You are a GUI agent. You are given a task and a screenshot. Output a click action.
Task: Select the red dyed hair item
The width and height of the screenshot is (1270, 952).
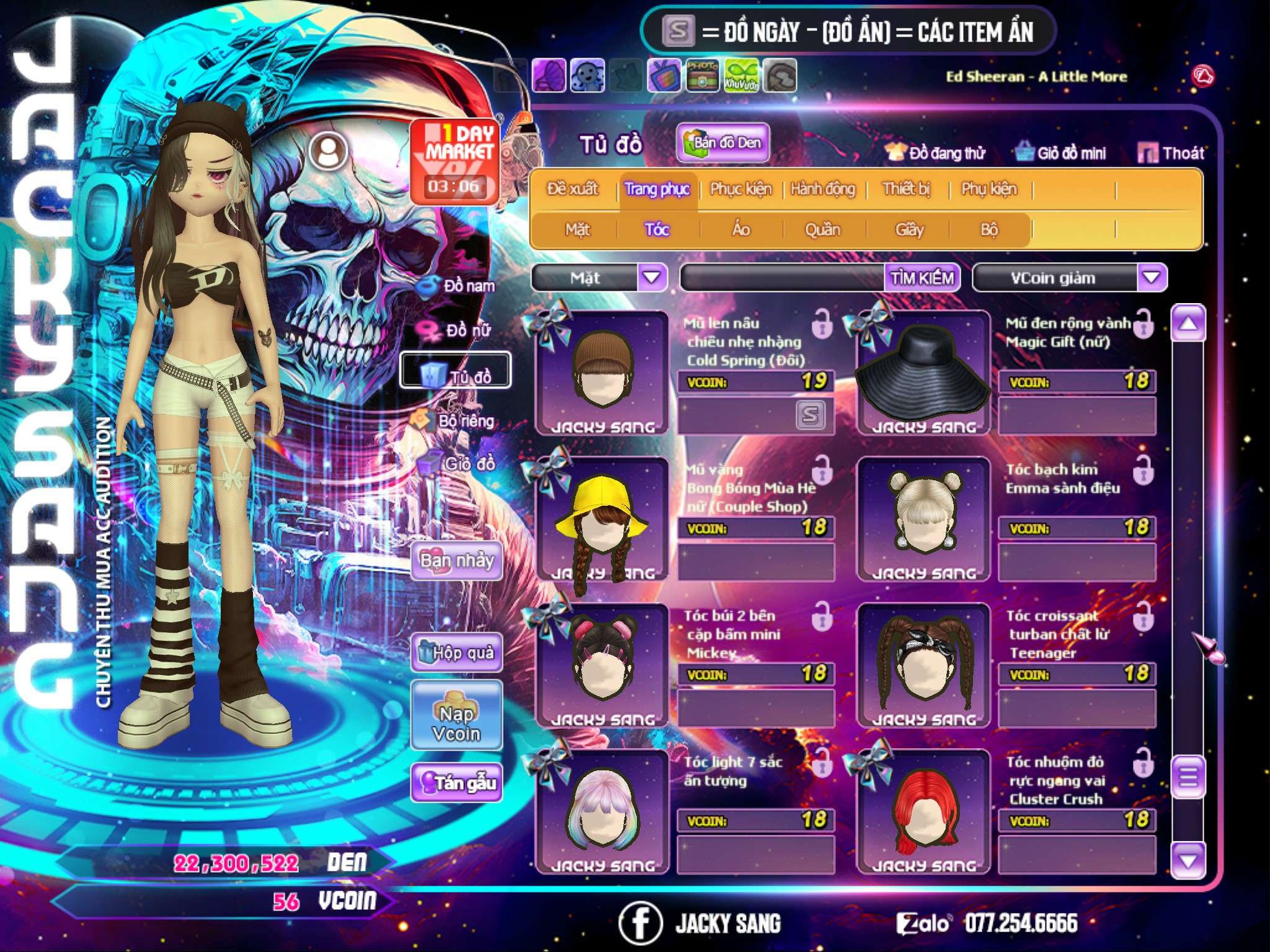(x=923, y=812)
